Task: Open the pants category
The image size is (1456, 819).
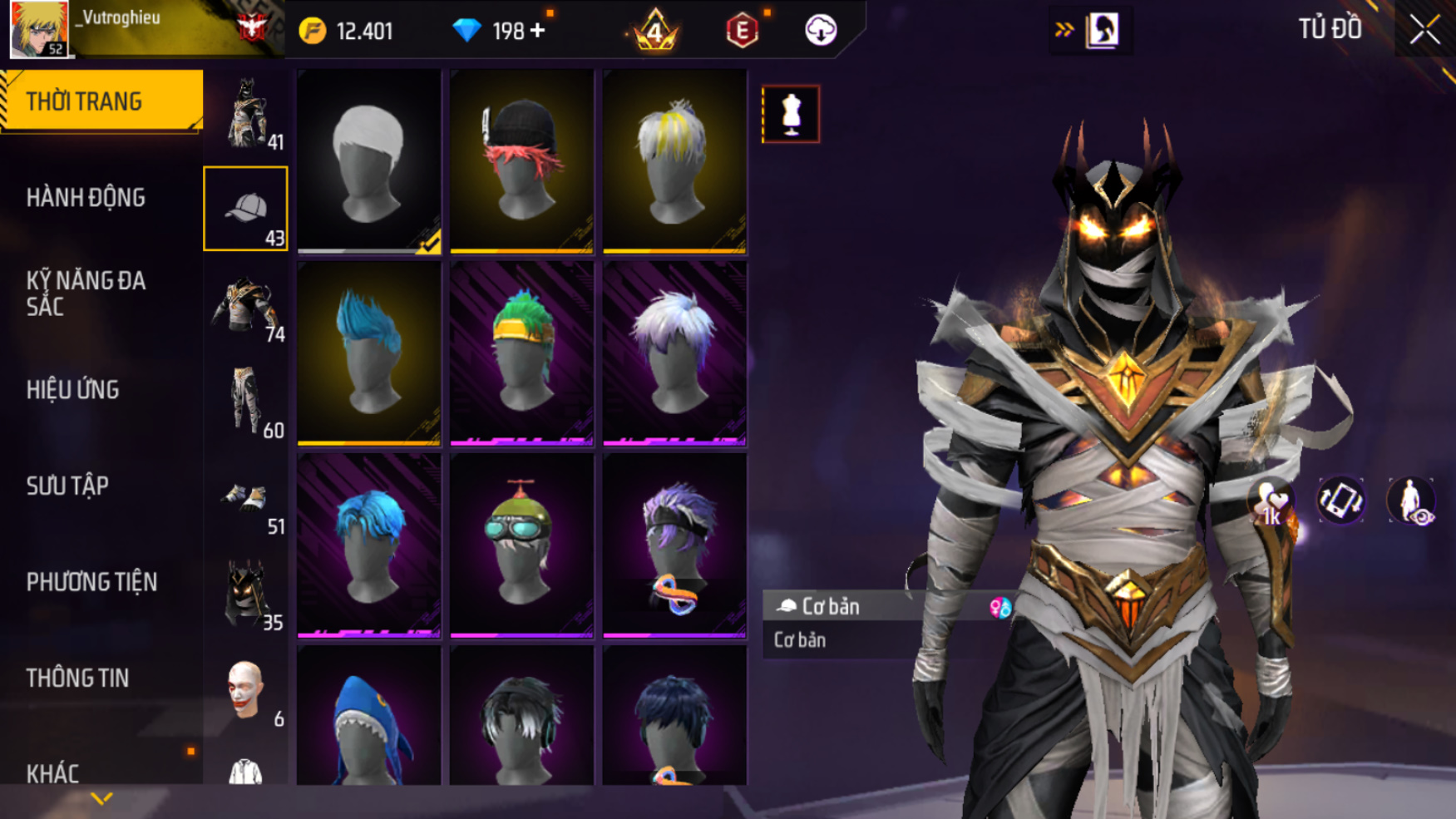Action: tap(246, 401)
